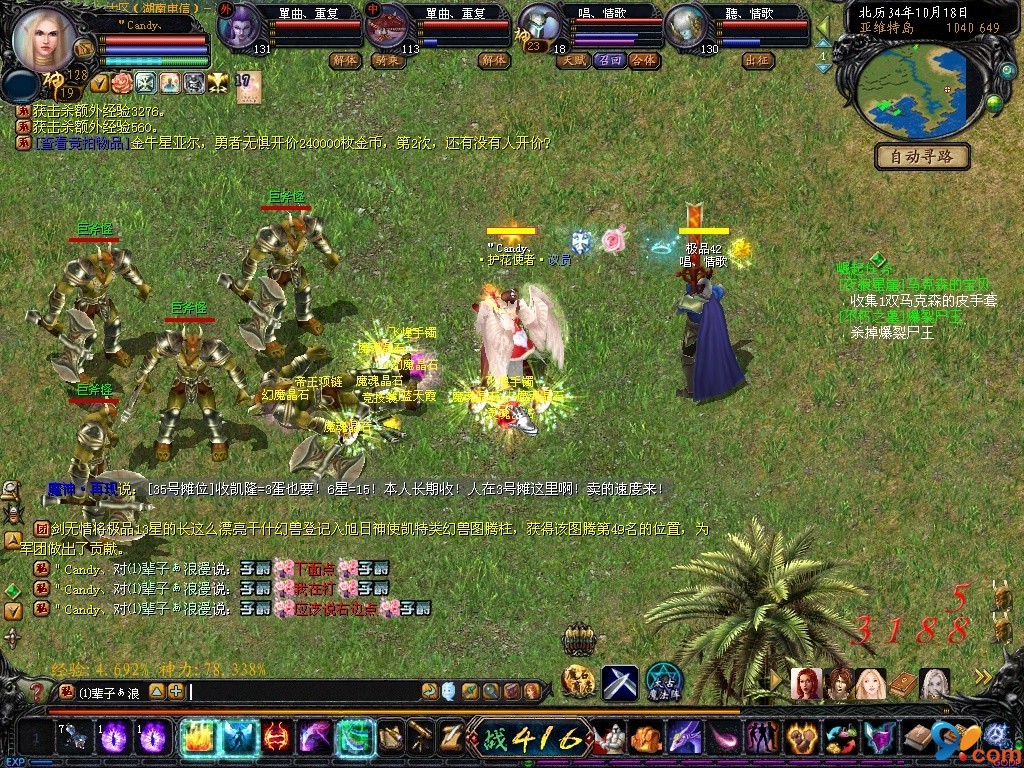Click the 骑宠 mount button
The image size is (1024, 768).
386,60
